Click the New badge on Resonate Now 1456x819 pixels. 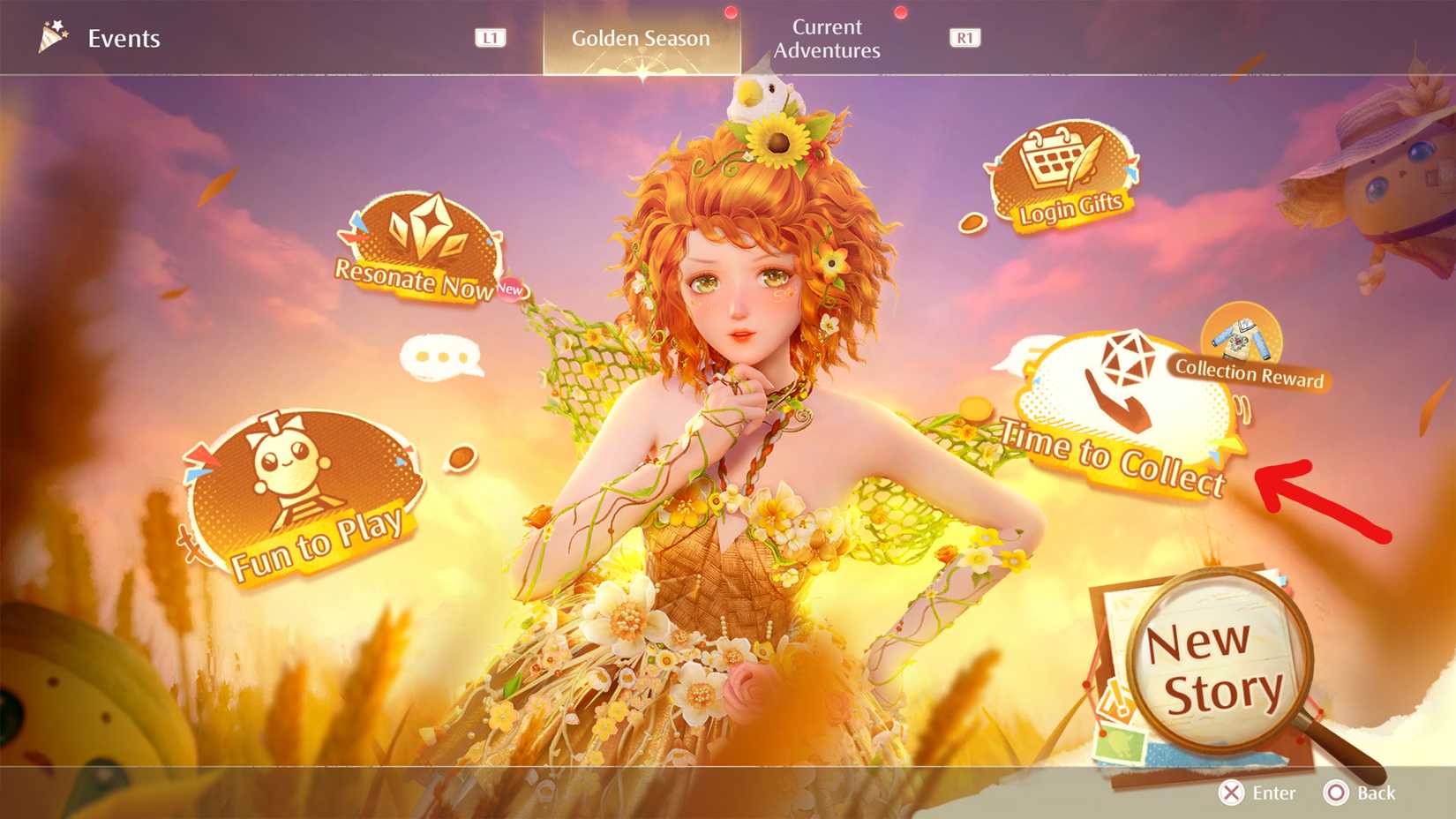[x=510, y=290]
